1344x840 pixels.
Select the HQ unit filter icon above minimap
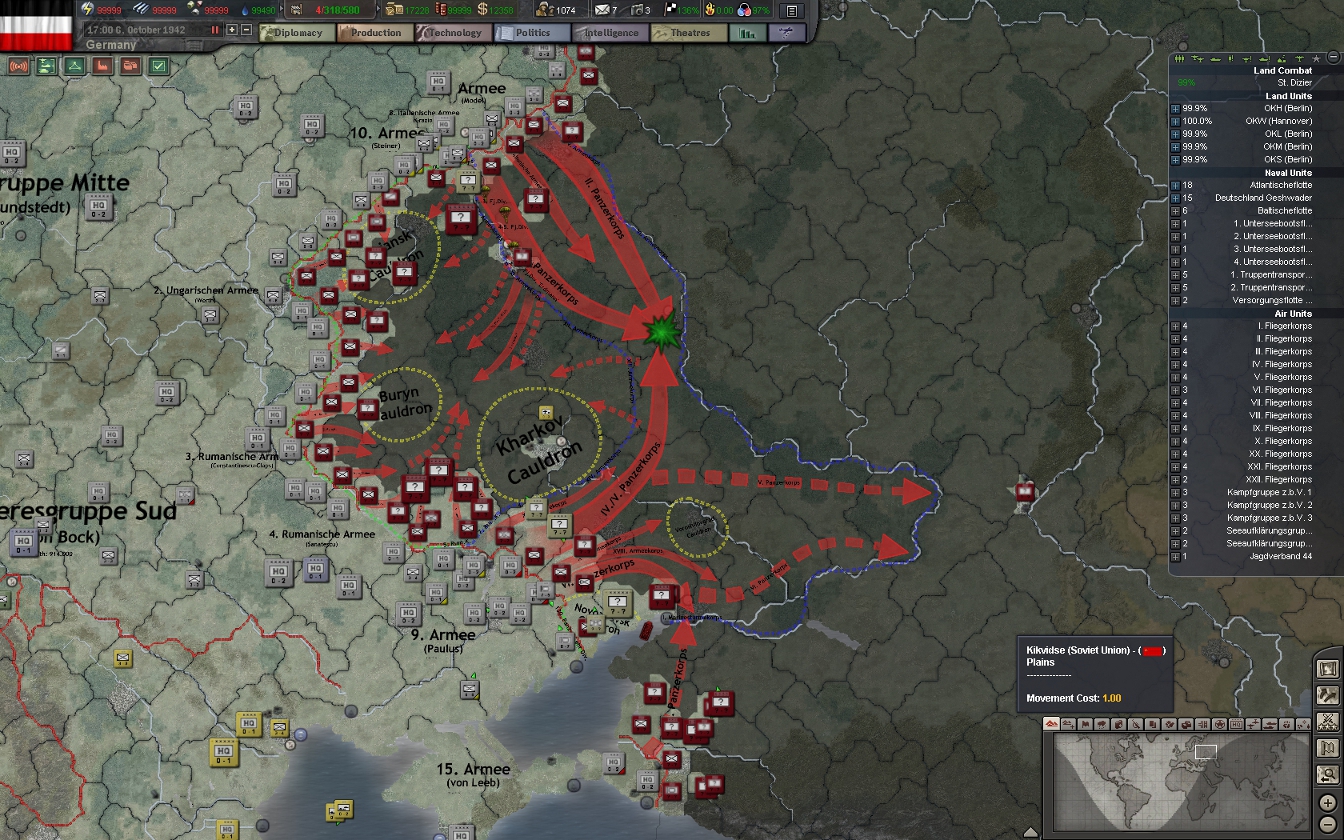pyautogui.click(x=1236, y=724)
